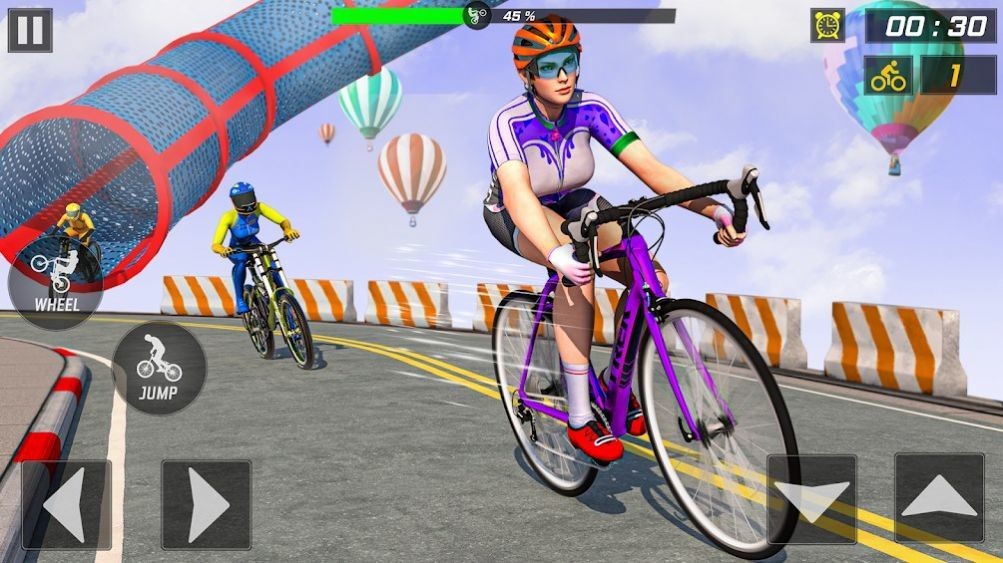Brake using the down arrow button
Screen dimensions: 1003x563
(x=811, y=499)
